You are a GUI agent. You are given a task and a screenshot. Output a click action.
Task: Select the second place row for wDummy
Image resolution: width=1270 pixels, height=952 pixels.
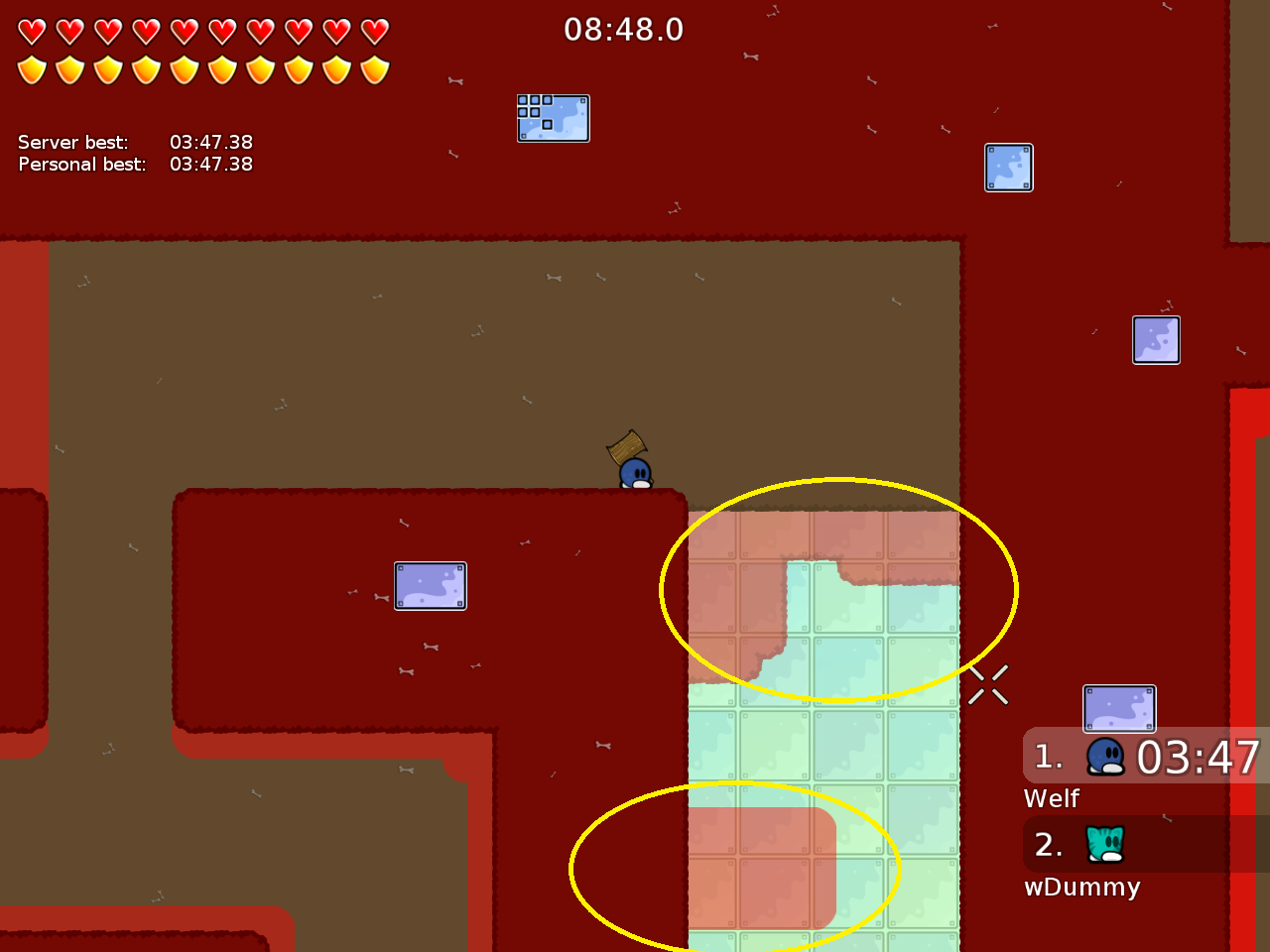pyautogui.click(x=1141, y=845)
